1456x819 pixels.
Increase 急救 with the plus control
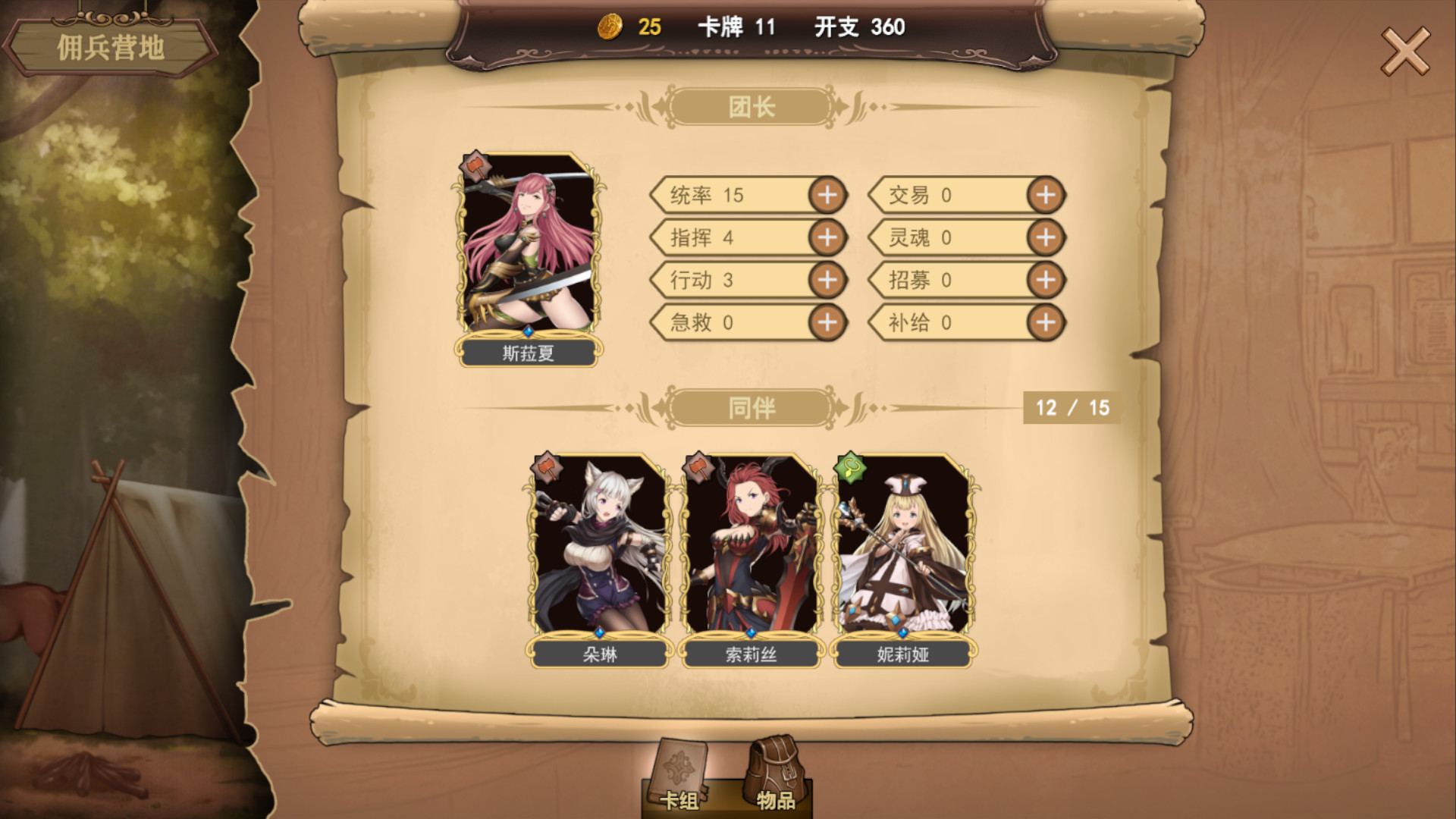[x=827, y=322]
